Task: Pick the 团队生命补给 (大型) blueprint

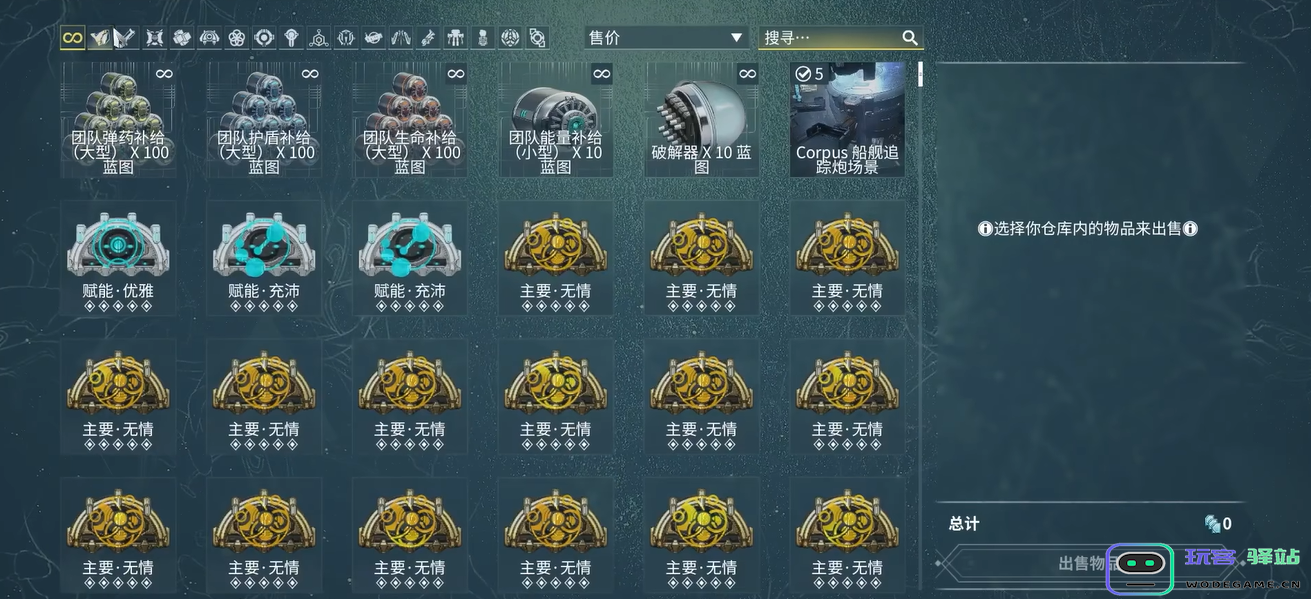Action: [x=410, y=119]
